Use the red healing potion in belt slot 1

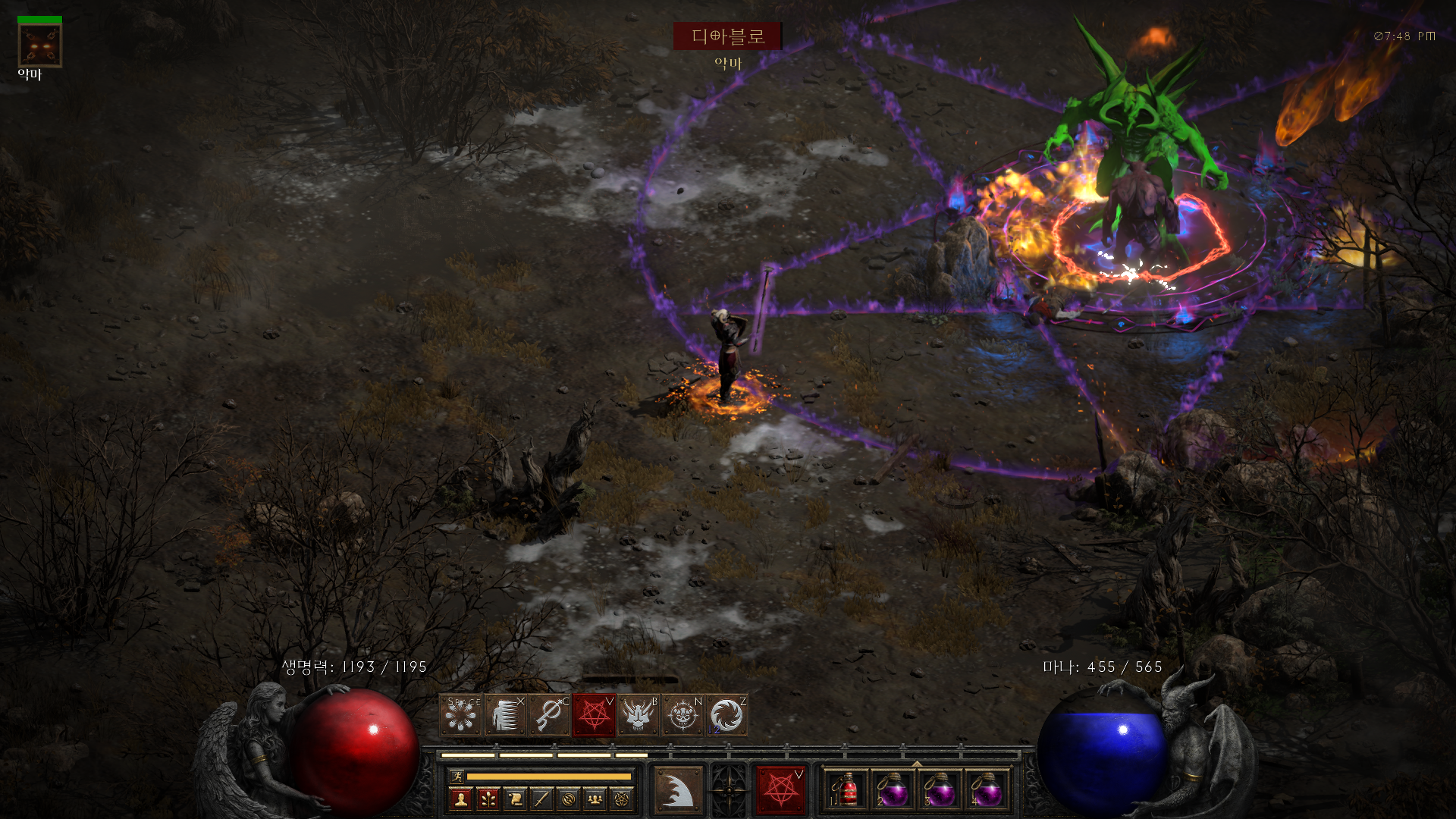tap(846, 791)
